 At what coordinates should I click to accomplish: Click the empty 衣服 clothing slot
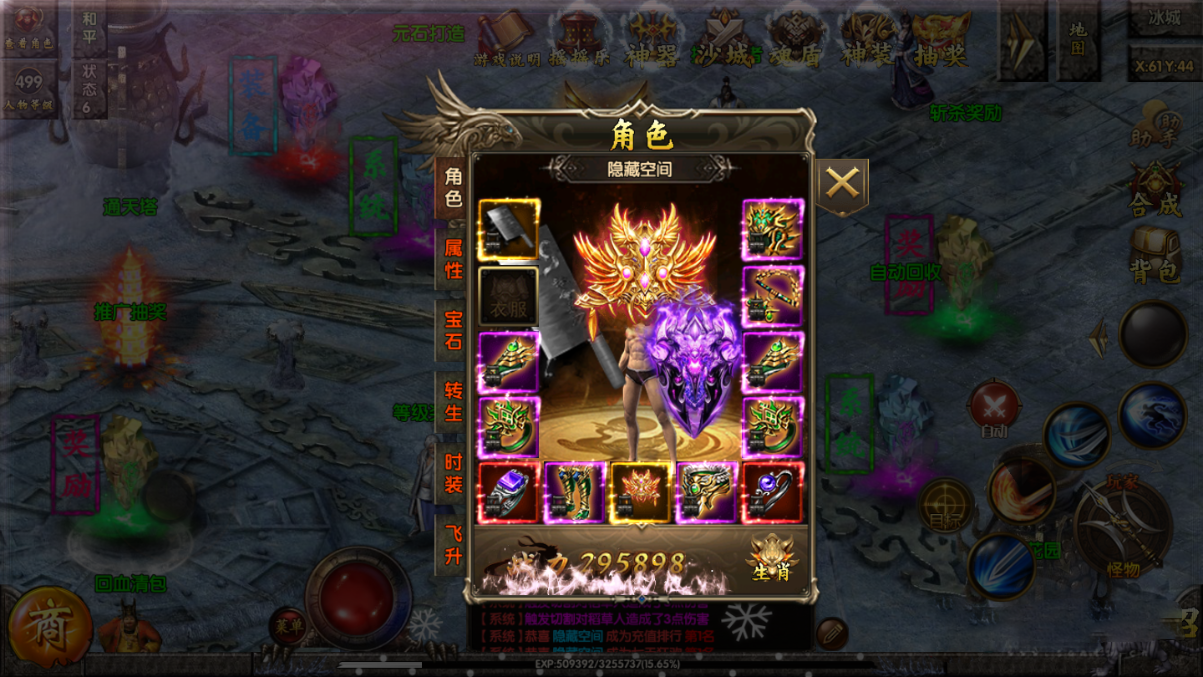[509, 296]
